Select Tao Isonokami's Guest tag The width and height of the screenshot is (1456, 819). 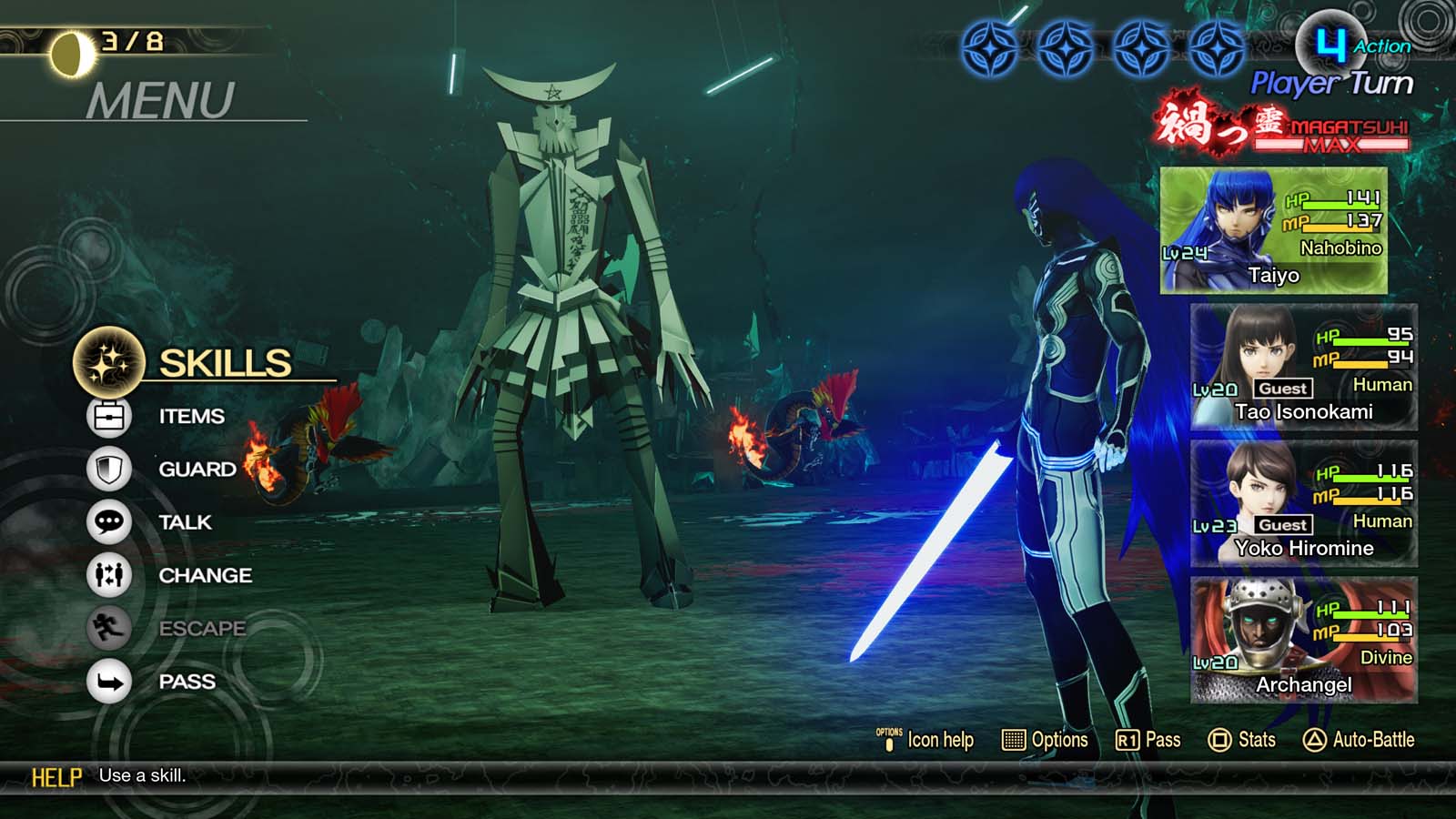(x=1285, y=388)
